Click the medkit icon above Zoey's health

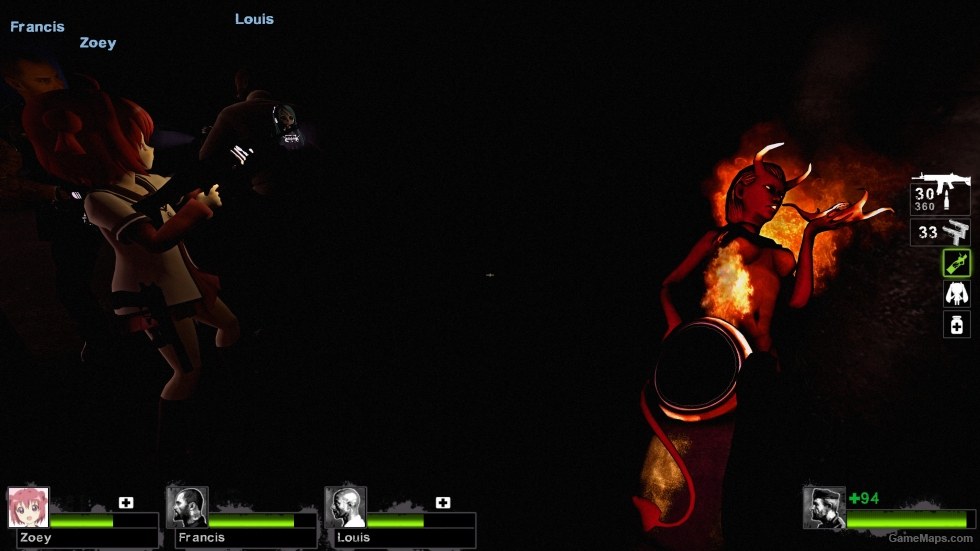(x=126, y=502)
